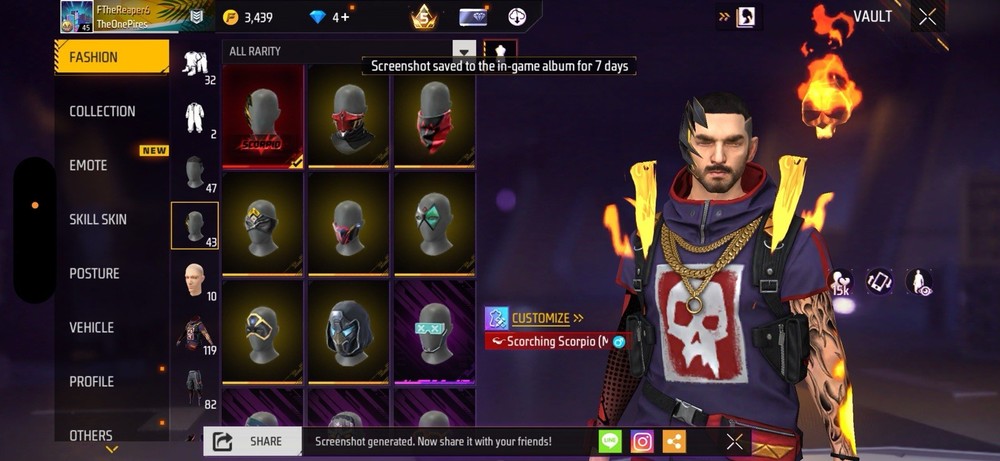Click the Customize link

[x=541, y=318]
